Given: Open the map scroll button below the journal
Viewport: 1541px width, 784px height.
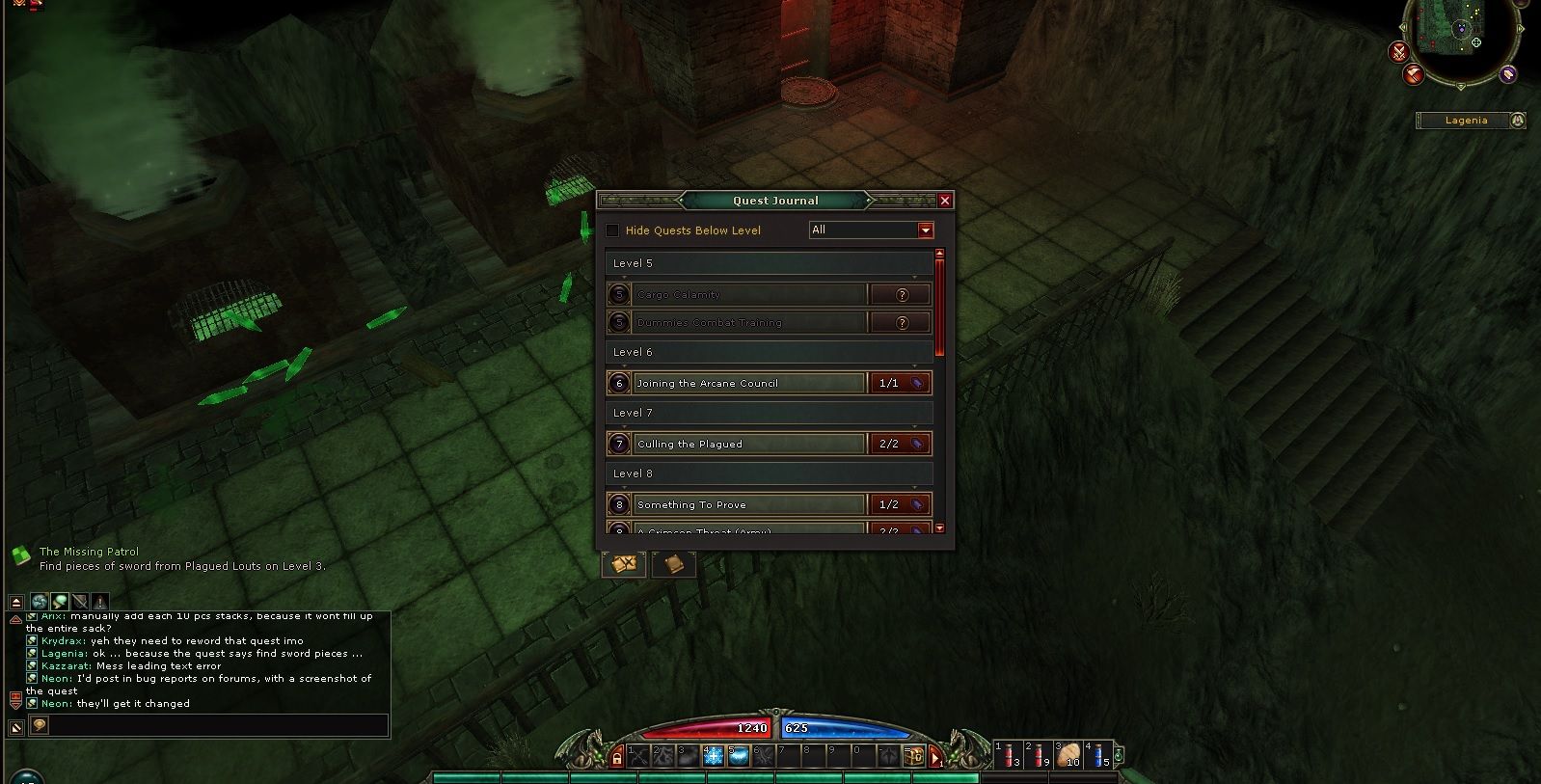Looking at the screenshot, I should pos(624,564).
